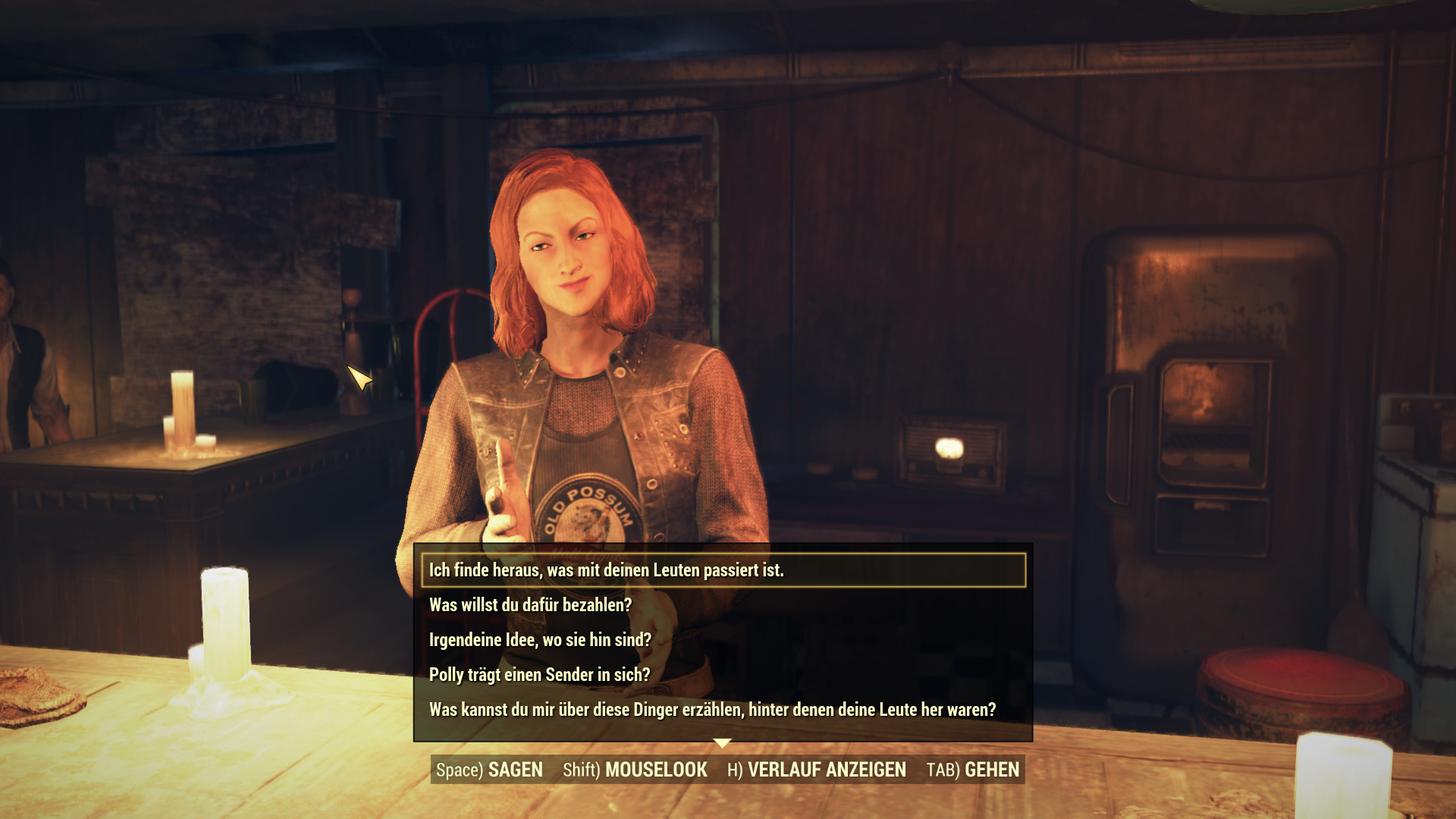
Task: Pick the question about "diese Dinger"
Action: (x=713, y=708)
